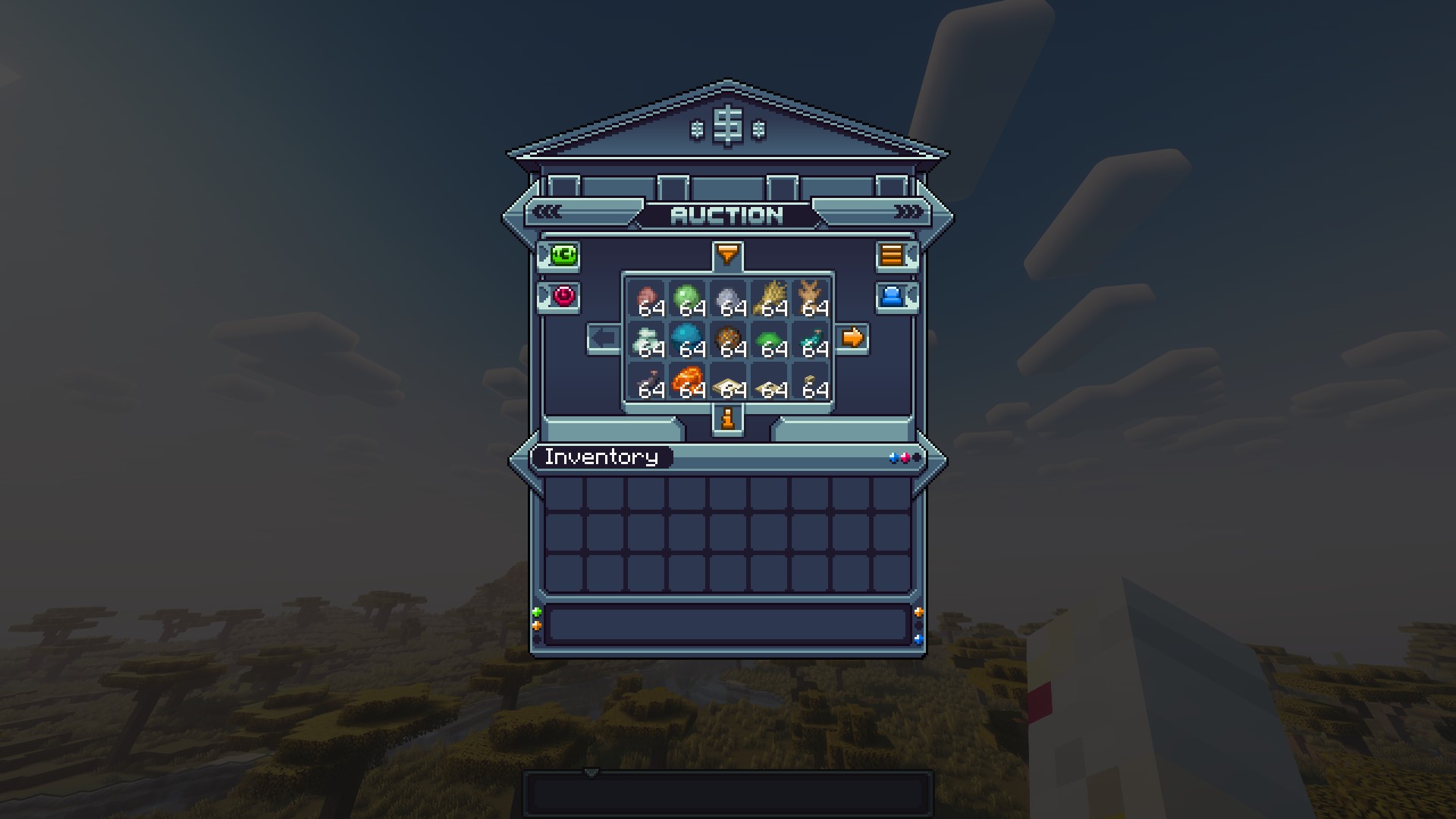
Task: Choose the brown cookie-like round item
Action: (728, 340)
